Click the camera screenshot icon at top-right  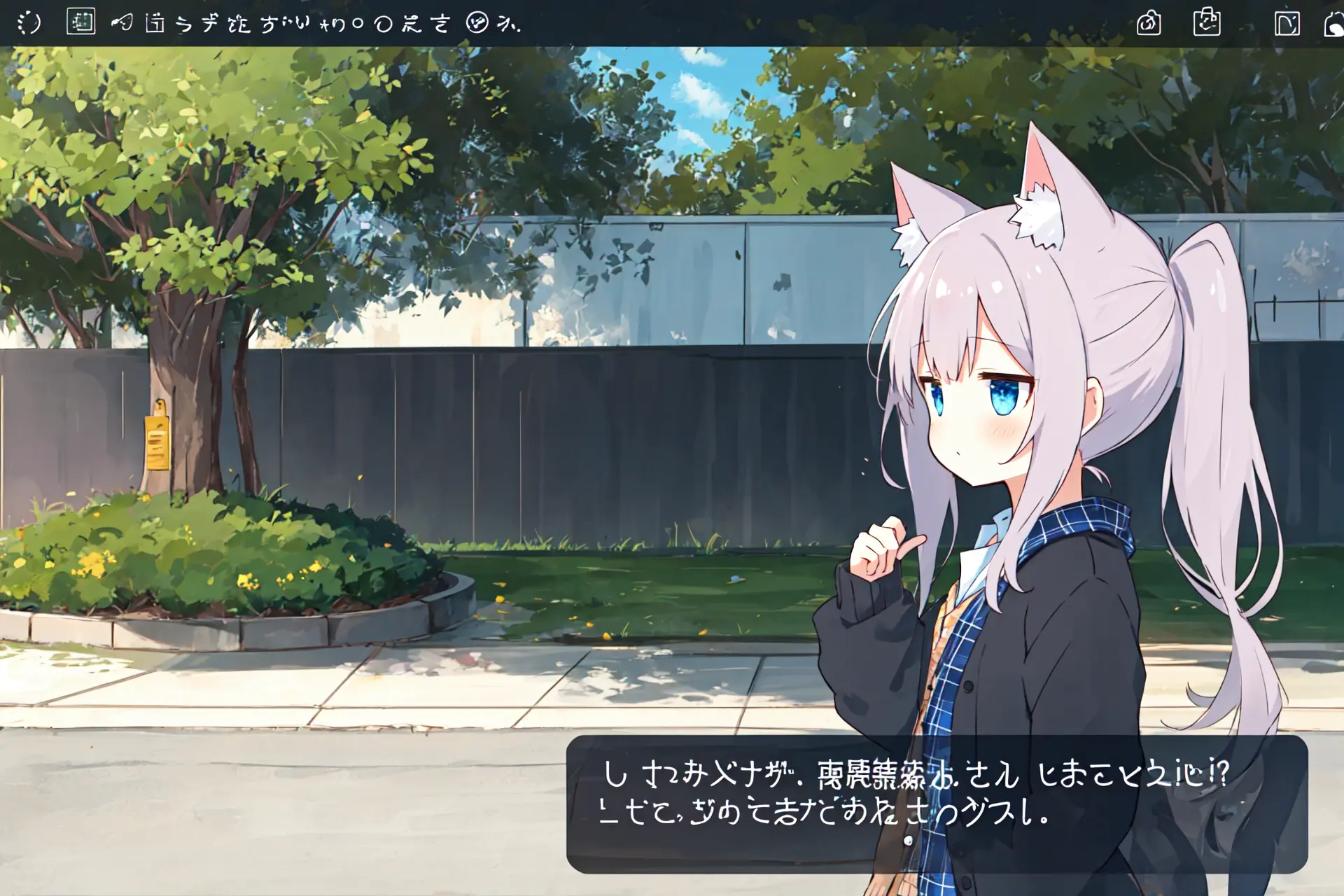pyautogui.click(x=1149, y=23)
